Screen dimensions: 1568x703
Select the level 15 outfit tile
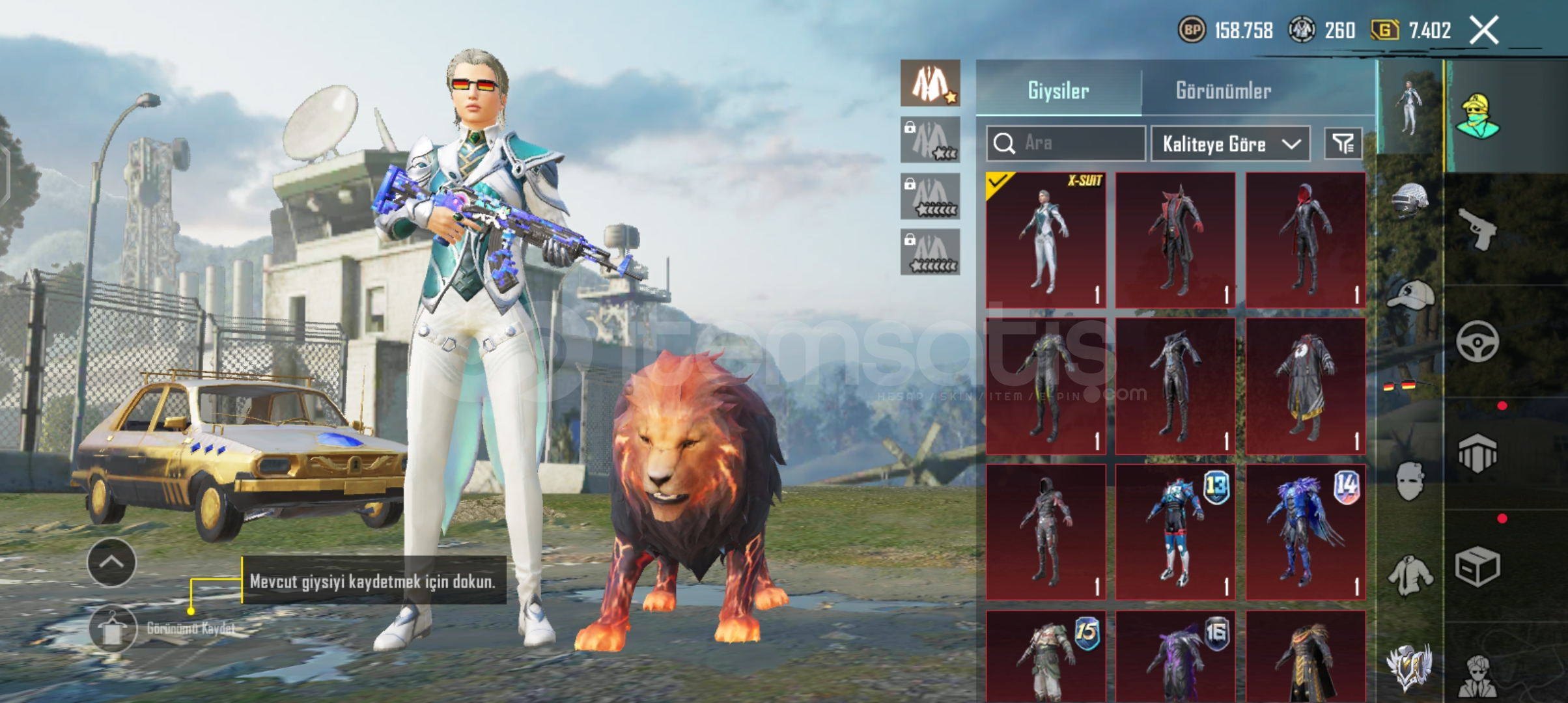click(x=1046, y=656)
